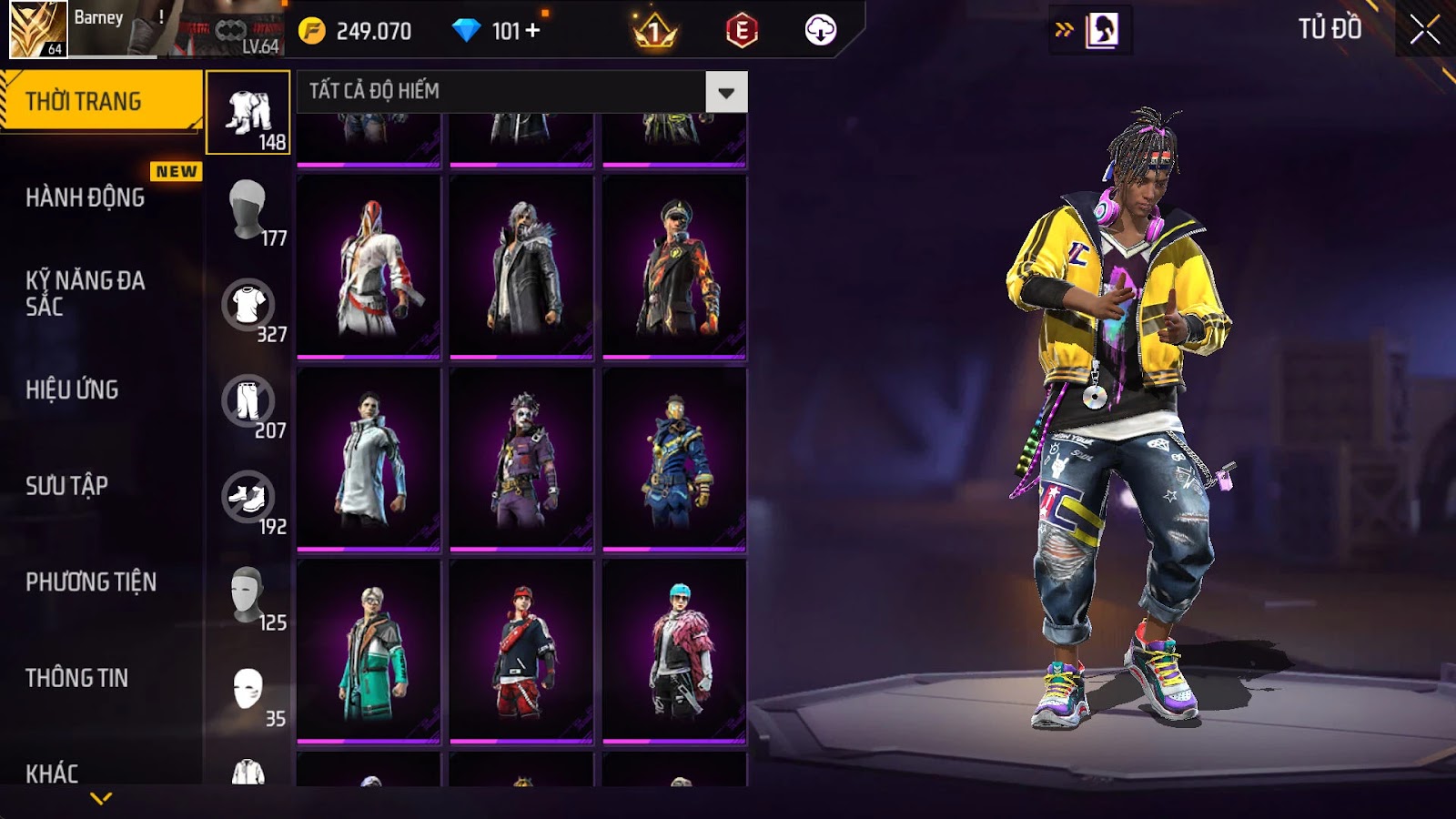This screenshot has width=1456, height=819.
Task: Show the t-shirt tops category
Action: click(x=248, y=305)
